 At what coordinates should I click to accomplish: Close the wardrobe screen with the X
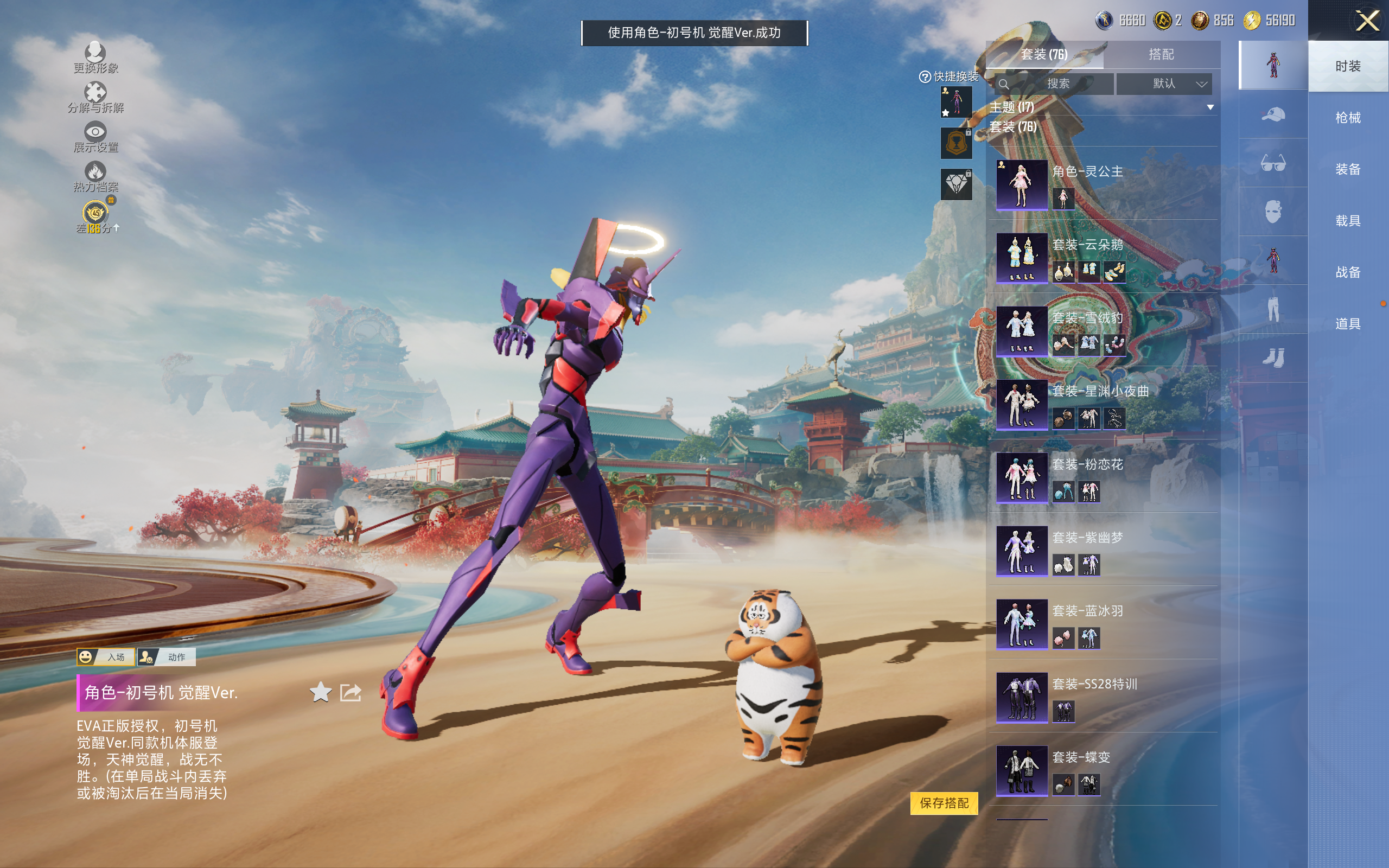(1367, 22)
